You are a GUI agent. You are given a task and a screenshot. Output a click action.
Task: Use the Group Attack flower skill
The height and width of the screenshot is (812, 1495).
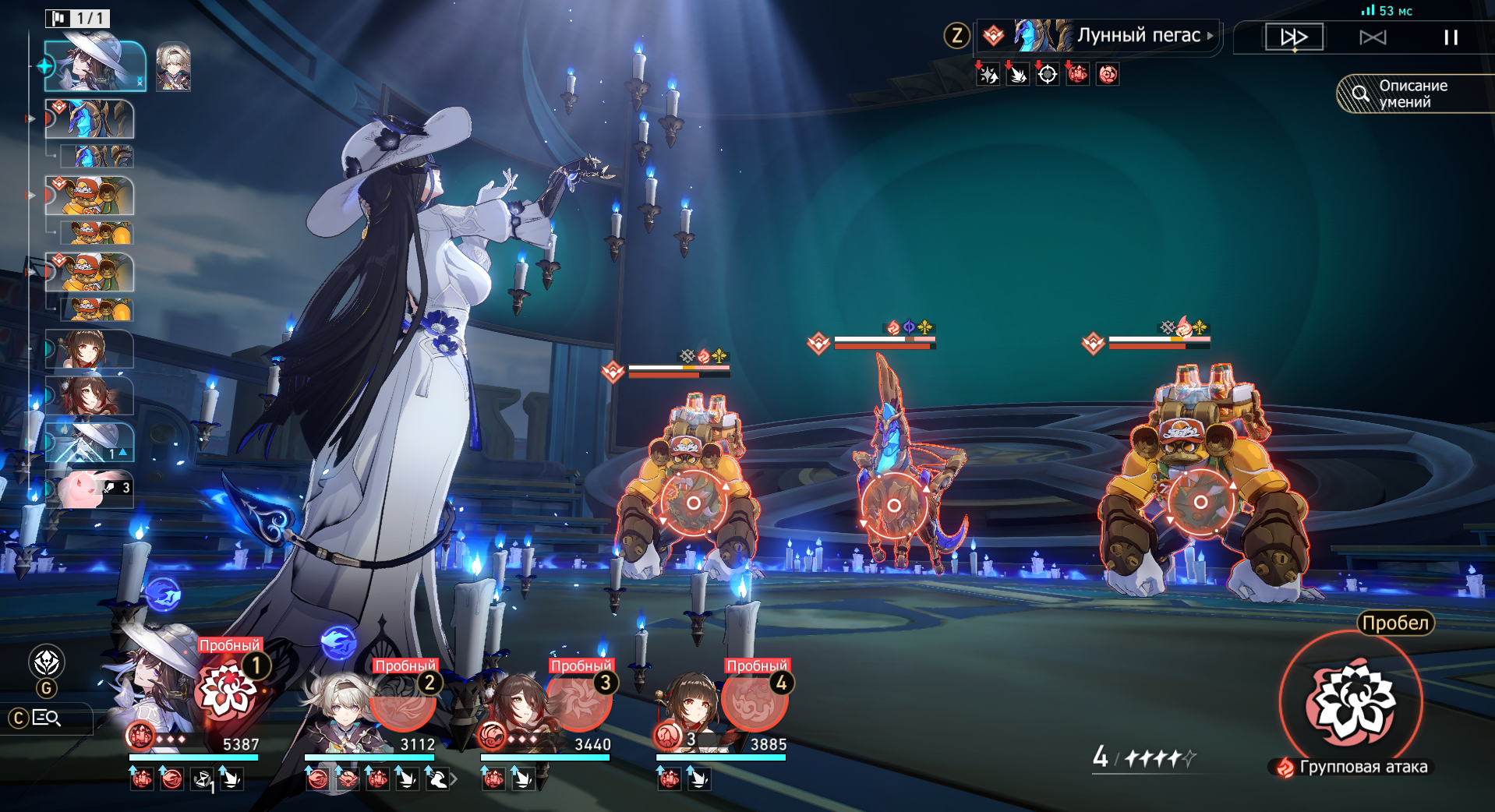point(1351,701)
